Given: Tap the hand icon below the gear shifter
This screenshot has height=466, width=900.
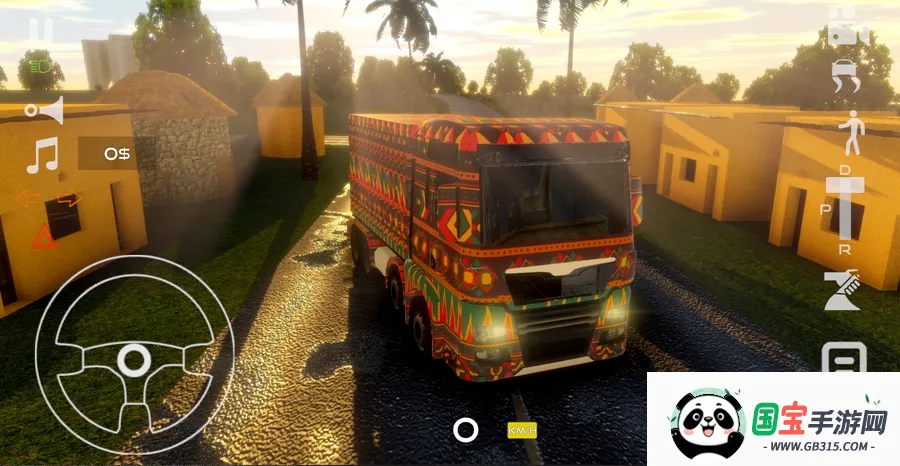Looking at the screenshot, I should 841,290.
